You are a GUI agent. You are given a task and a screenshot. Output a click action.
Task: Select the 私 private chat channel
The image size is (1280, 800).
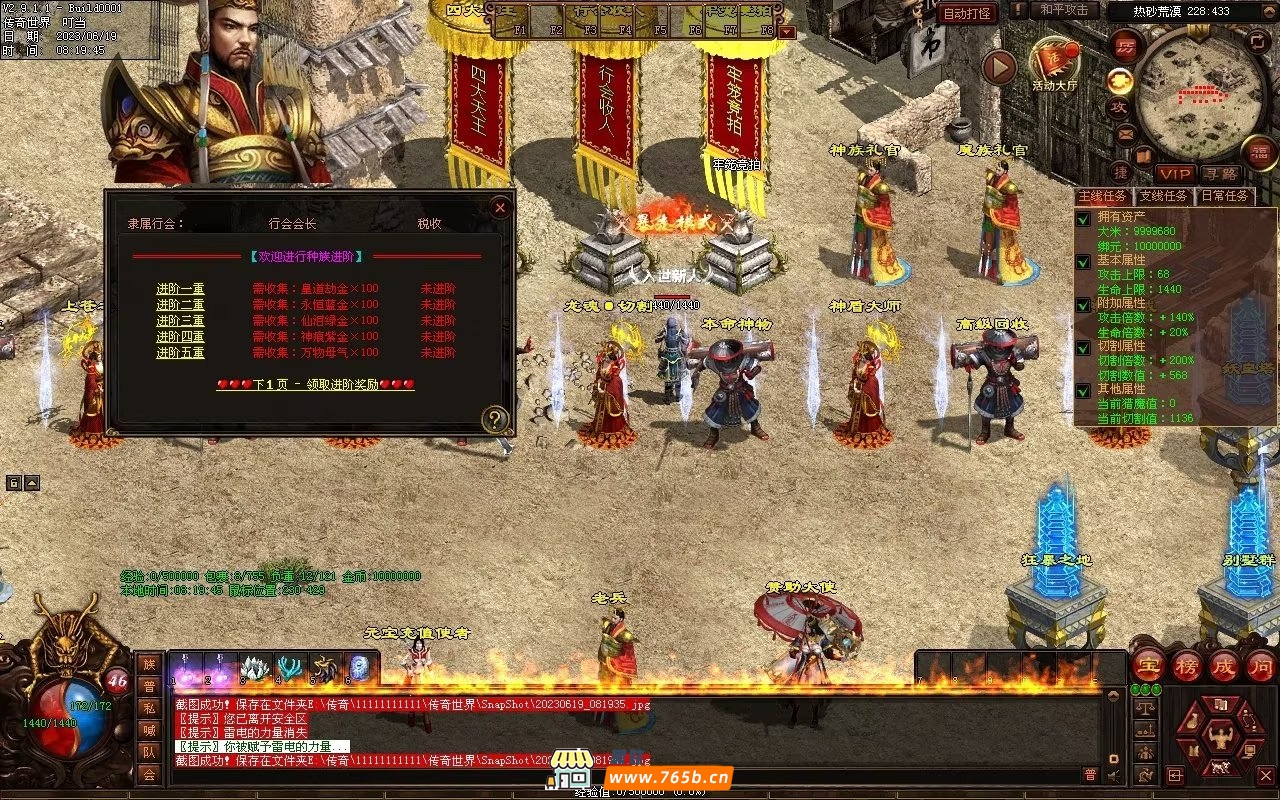148,708
